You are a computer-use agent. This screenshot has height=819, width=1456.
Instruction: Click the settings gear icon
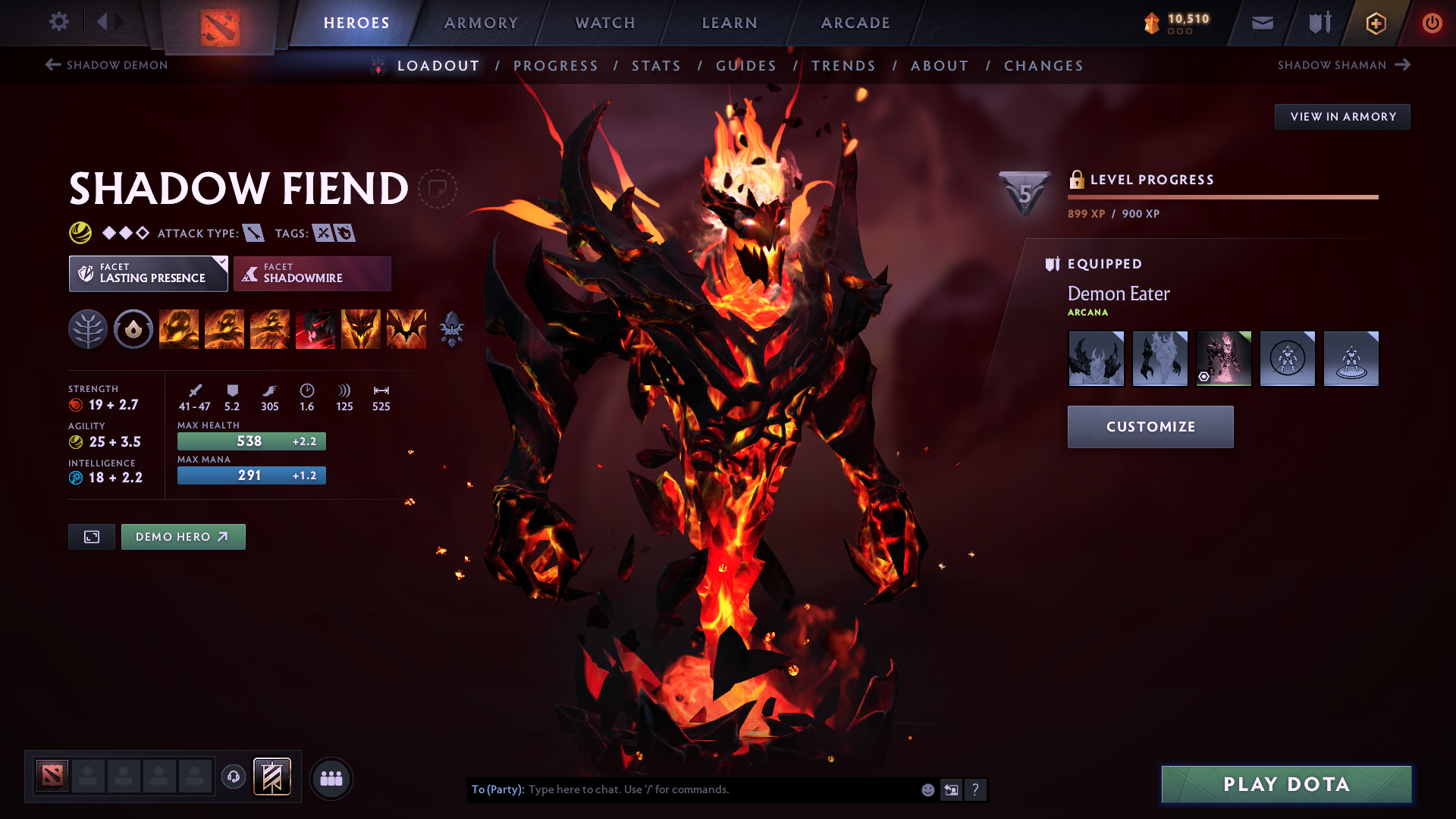point(59,22)
